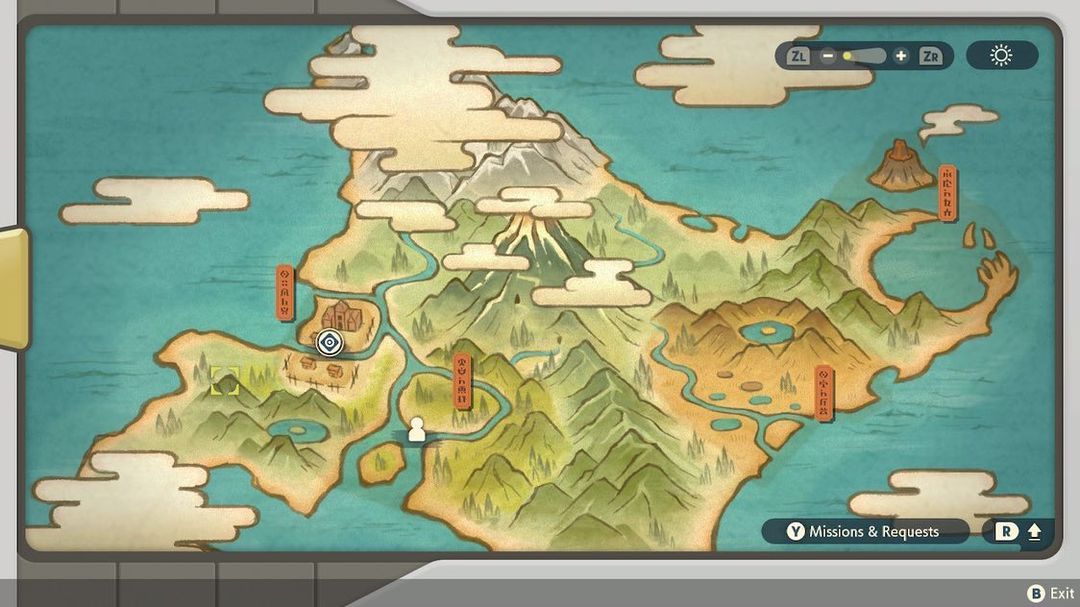Pick the orange banner above the player marker
The image size is (1080, 607).
[462, 381]
